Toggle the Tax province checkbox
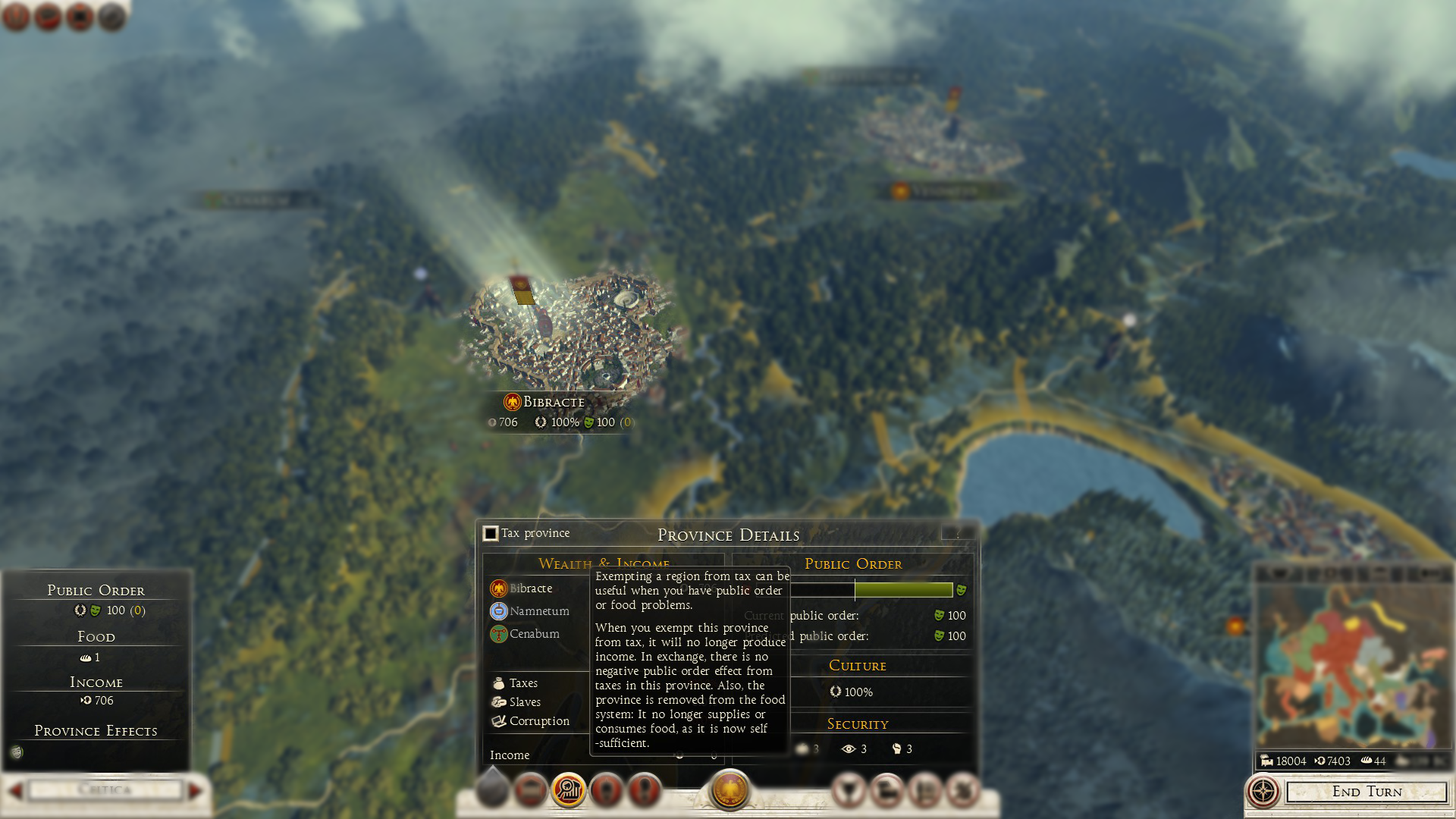The height and width of the screenshot is (819, 1456). [489, 533]
